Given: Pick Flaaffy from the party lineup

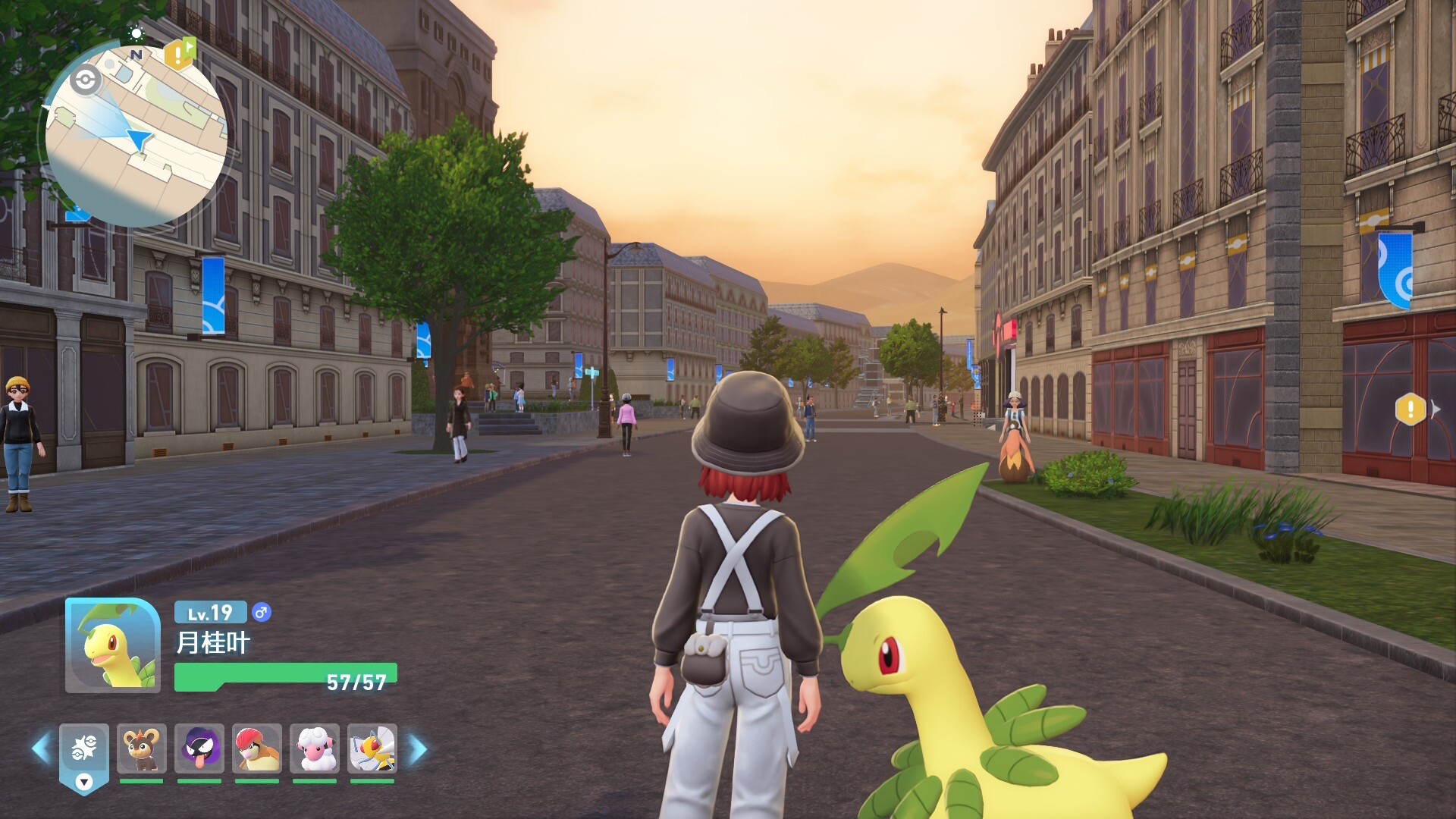Looking at the screenshot, I should tap(315, 748).
